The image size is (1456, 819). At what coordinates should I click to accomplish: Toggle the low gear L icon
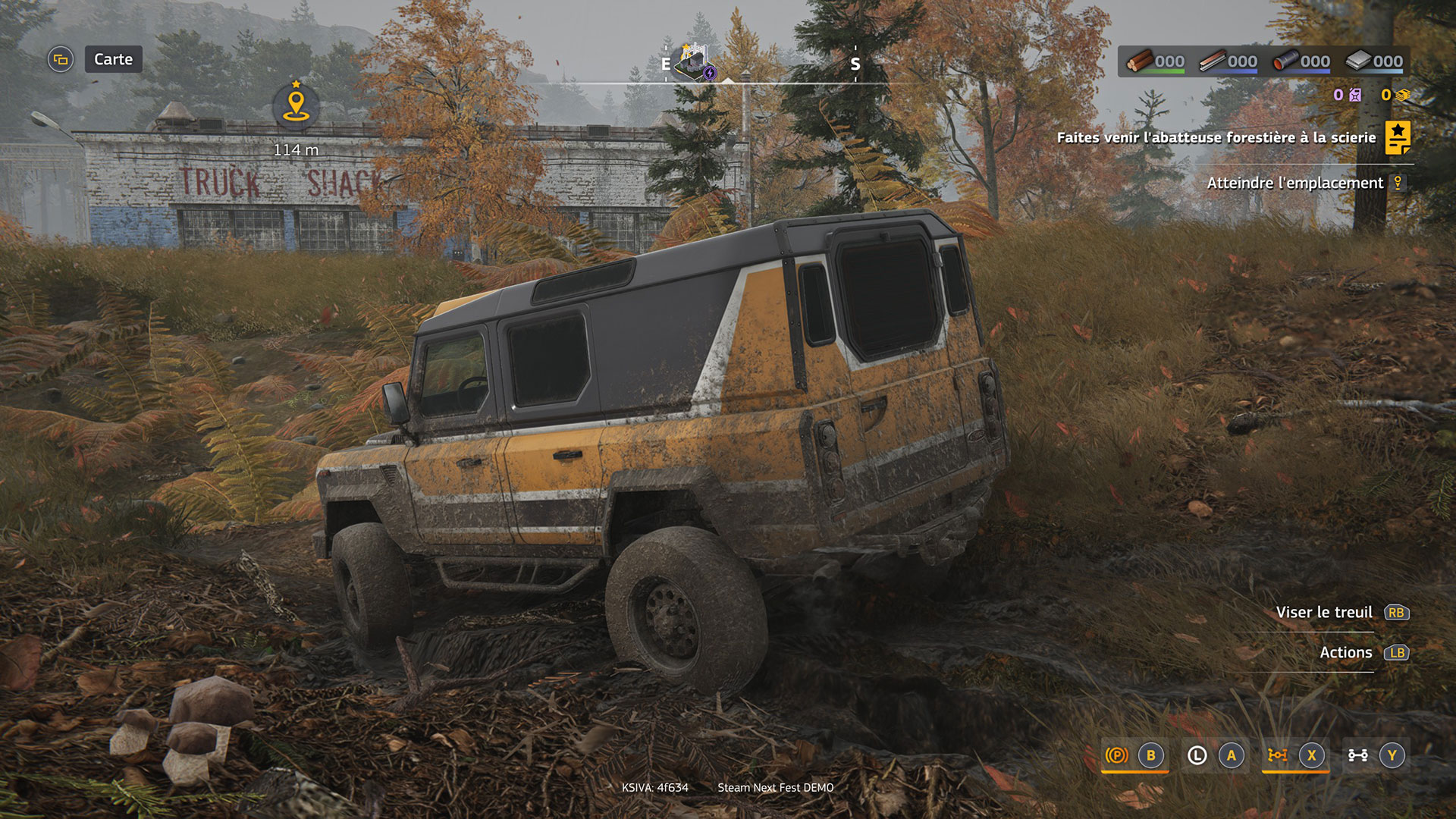[1197, 755]
